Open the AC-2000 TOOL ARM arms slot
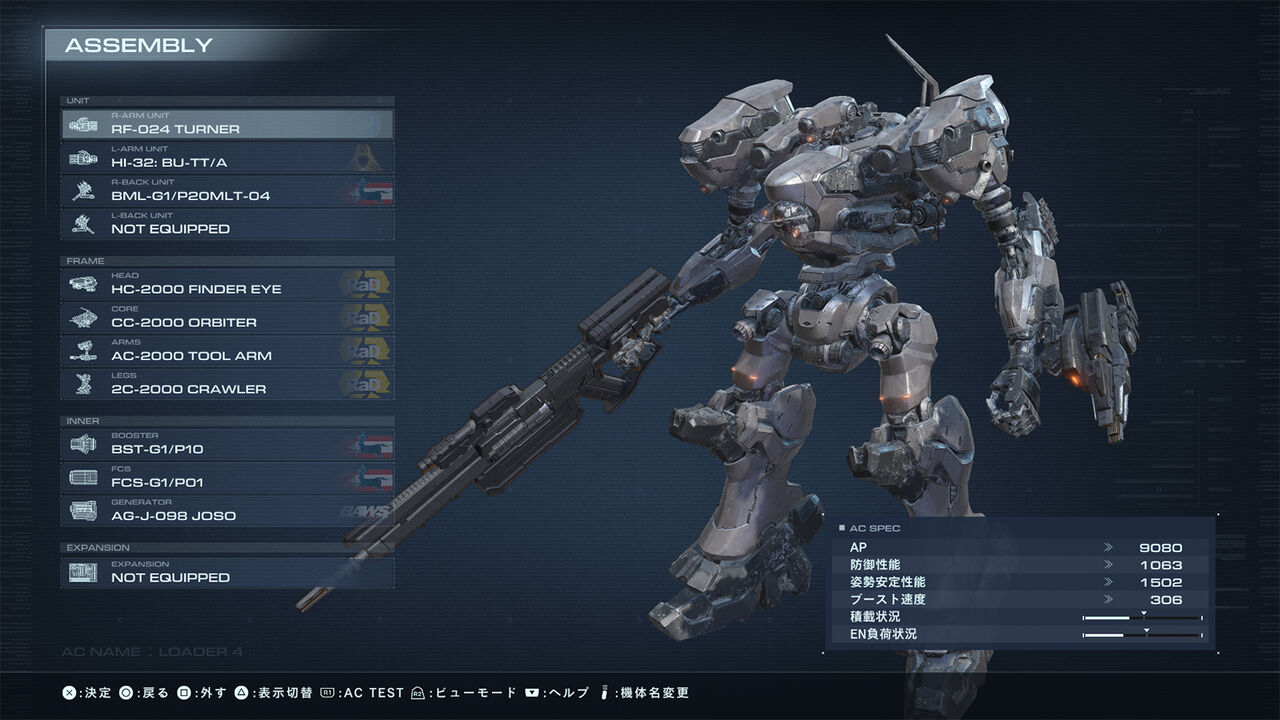Screen dimensions: 1280x720 [x=227, y=351]
